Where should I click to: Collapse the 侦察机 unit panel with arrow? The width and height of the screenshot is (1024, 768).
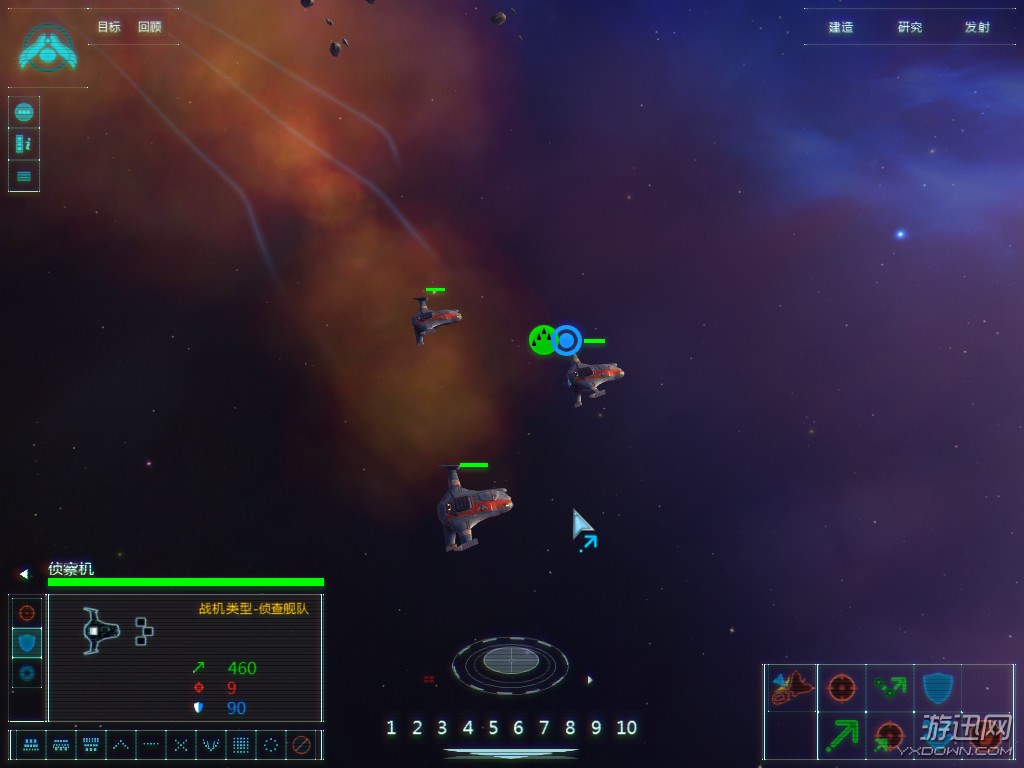[24, 574]
